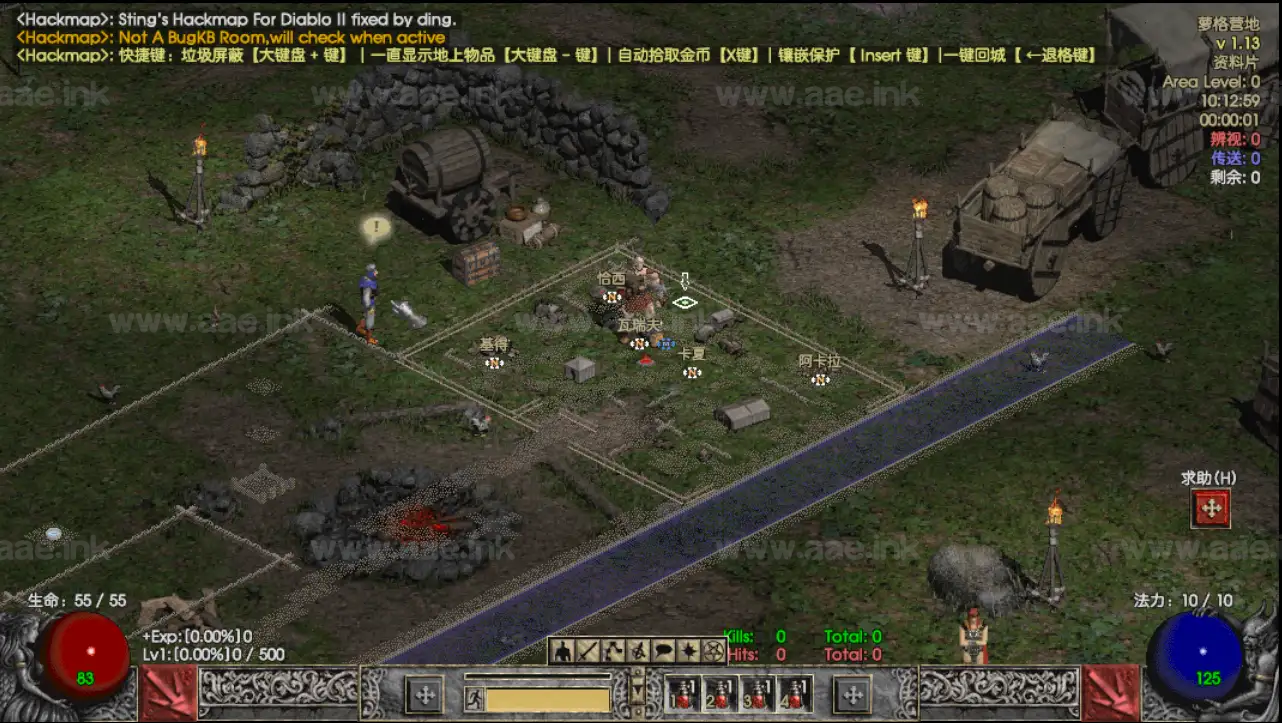Use the red potion in belt slot 4

tap(794, 692)
